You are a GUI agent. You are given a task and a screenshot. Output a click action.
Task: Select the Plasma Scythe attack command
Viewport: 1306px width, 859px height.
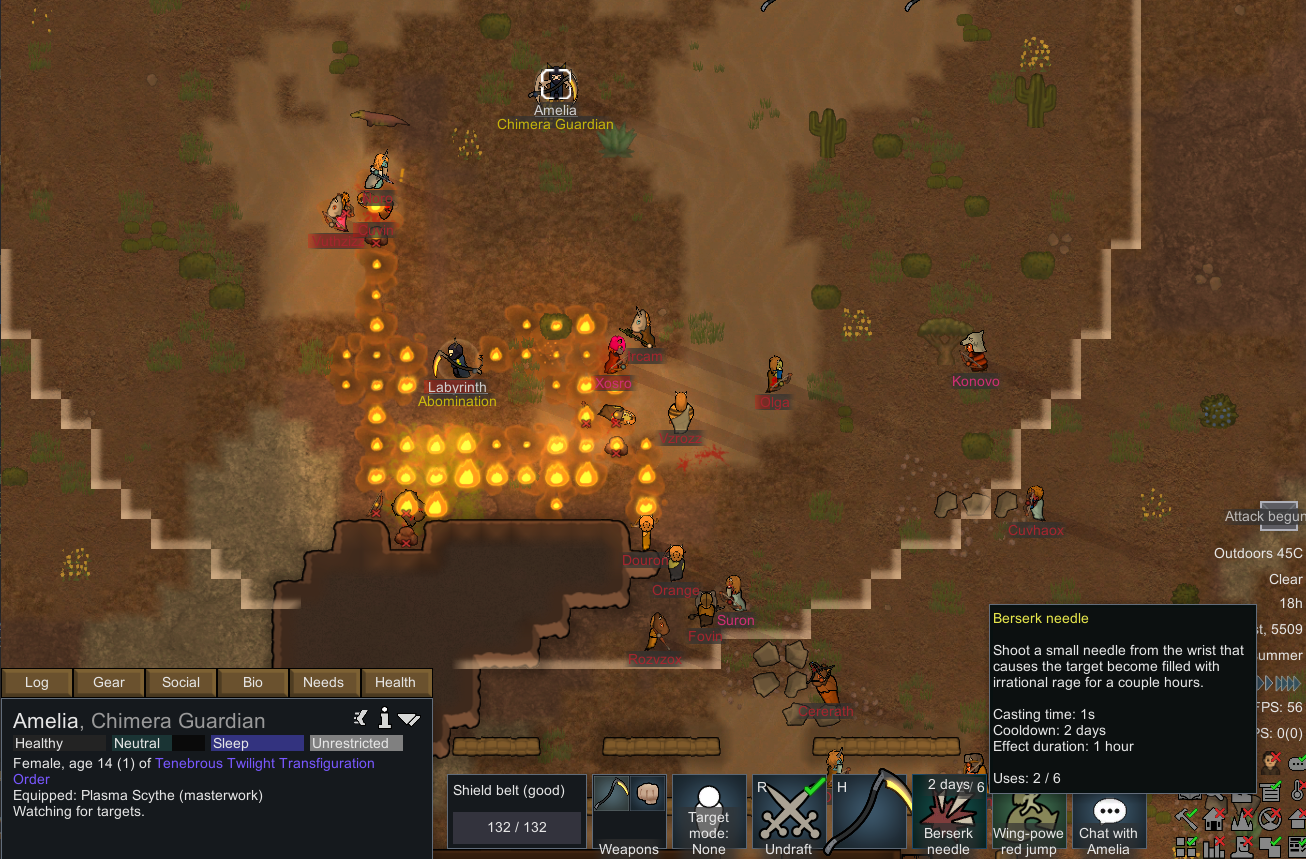pyautogui.click(x=869, y=815)
